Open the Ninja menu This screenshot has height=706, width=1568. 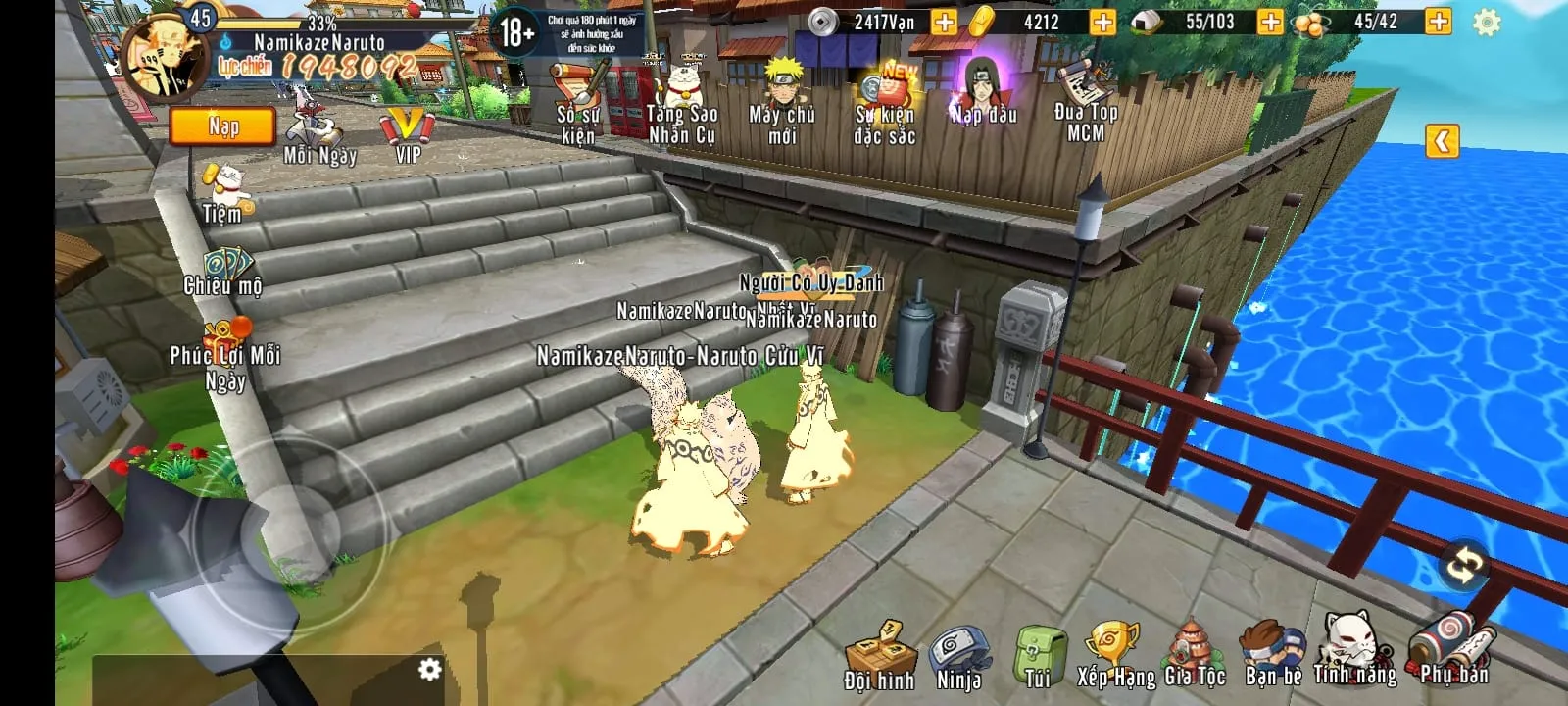pos(958,656)
